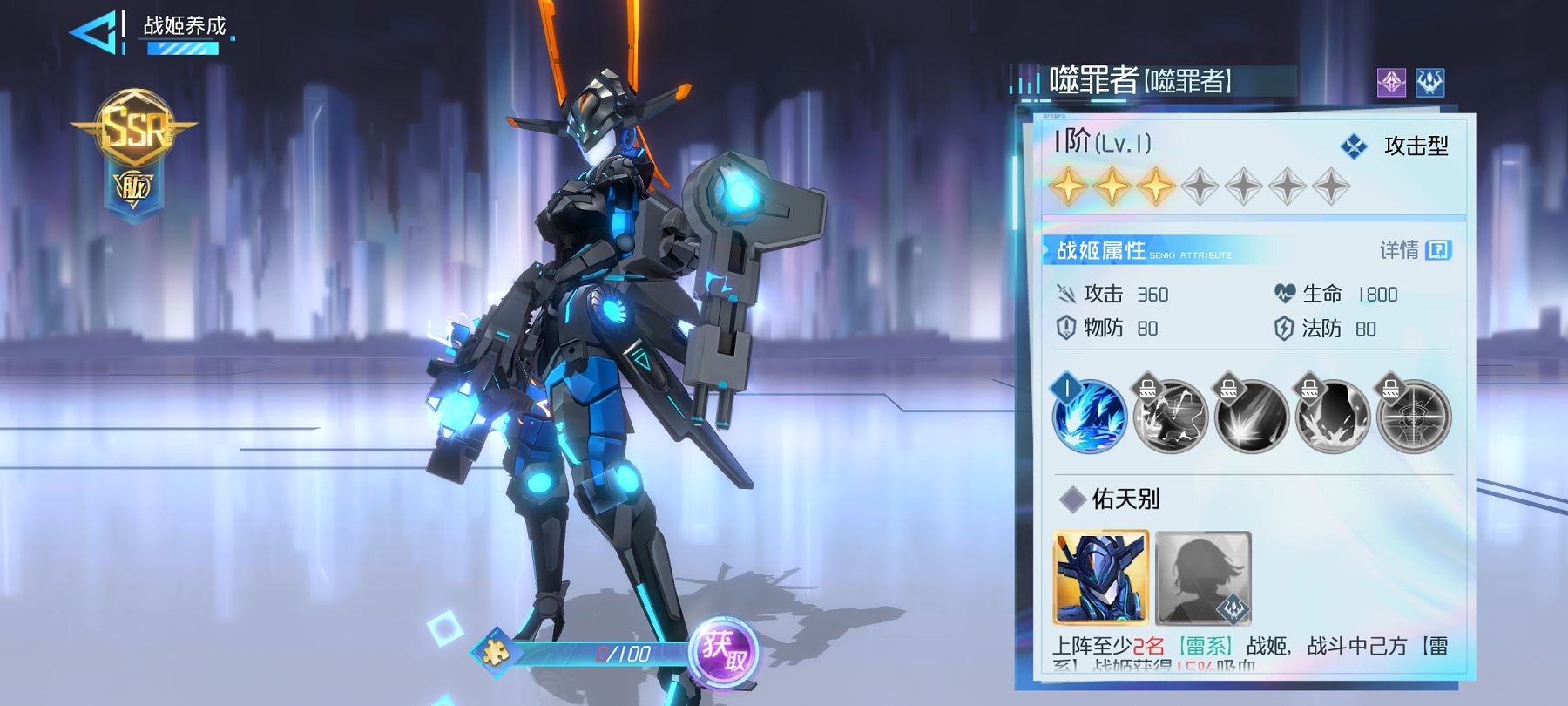1568x706 pixels.
Task: Select the locked crosshair target skill icon
Action: click(x=1413, y=416)
